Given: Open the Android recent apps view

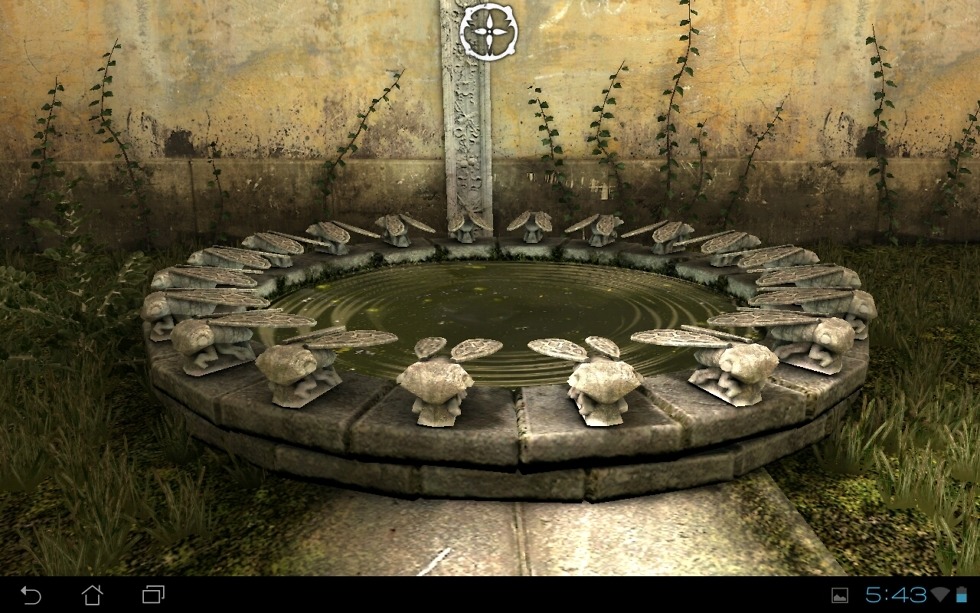Looking at the screenshot, I should point(153,595).
